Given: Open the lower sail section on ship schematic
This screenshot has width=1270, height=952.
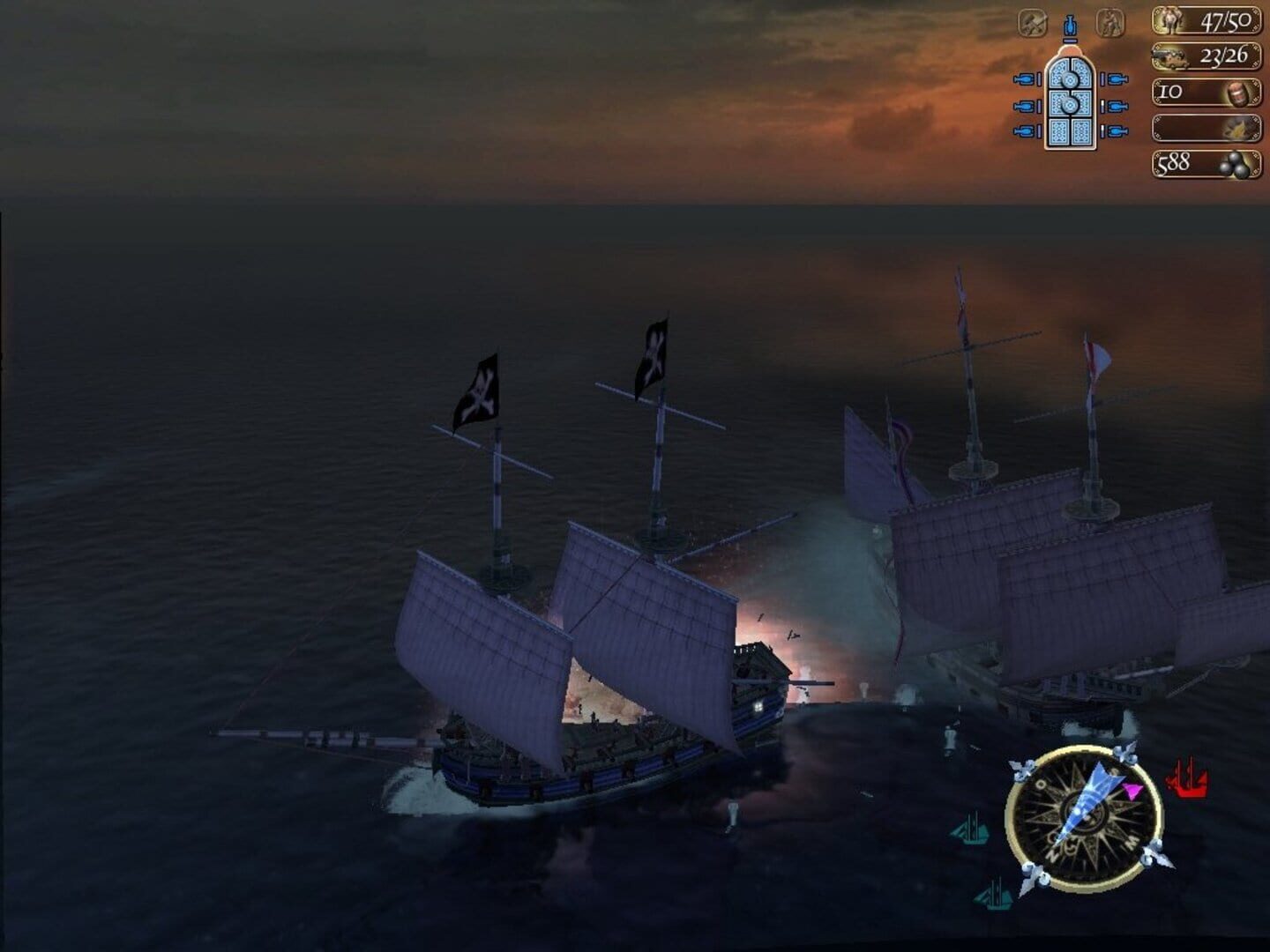Looking at the screenshot, I should point(1070,132).
